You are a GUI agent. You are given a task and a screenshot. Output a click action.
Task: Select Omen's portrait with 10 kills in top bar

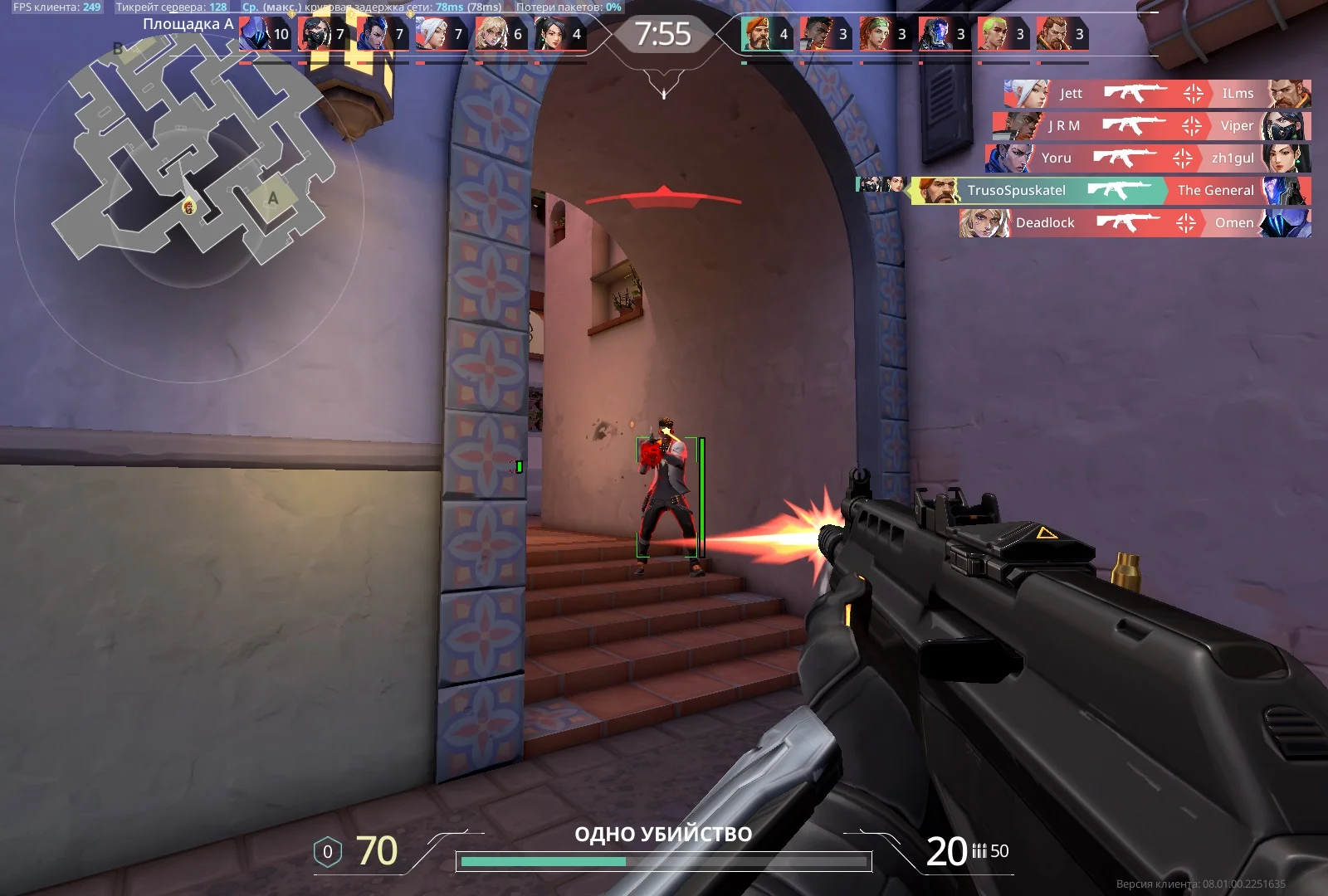pyautogui.click(x=253, y=34)
